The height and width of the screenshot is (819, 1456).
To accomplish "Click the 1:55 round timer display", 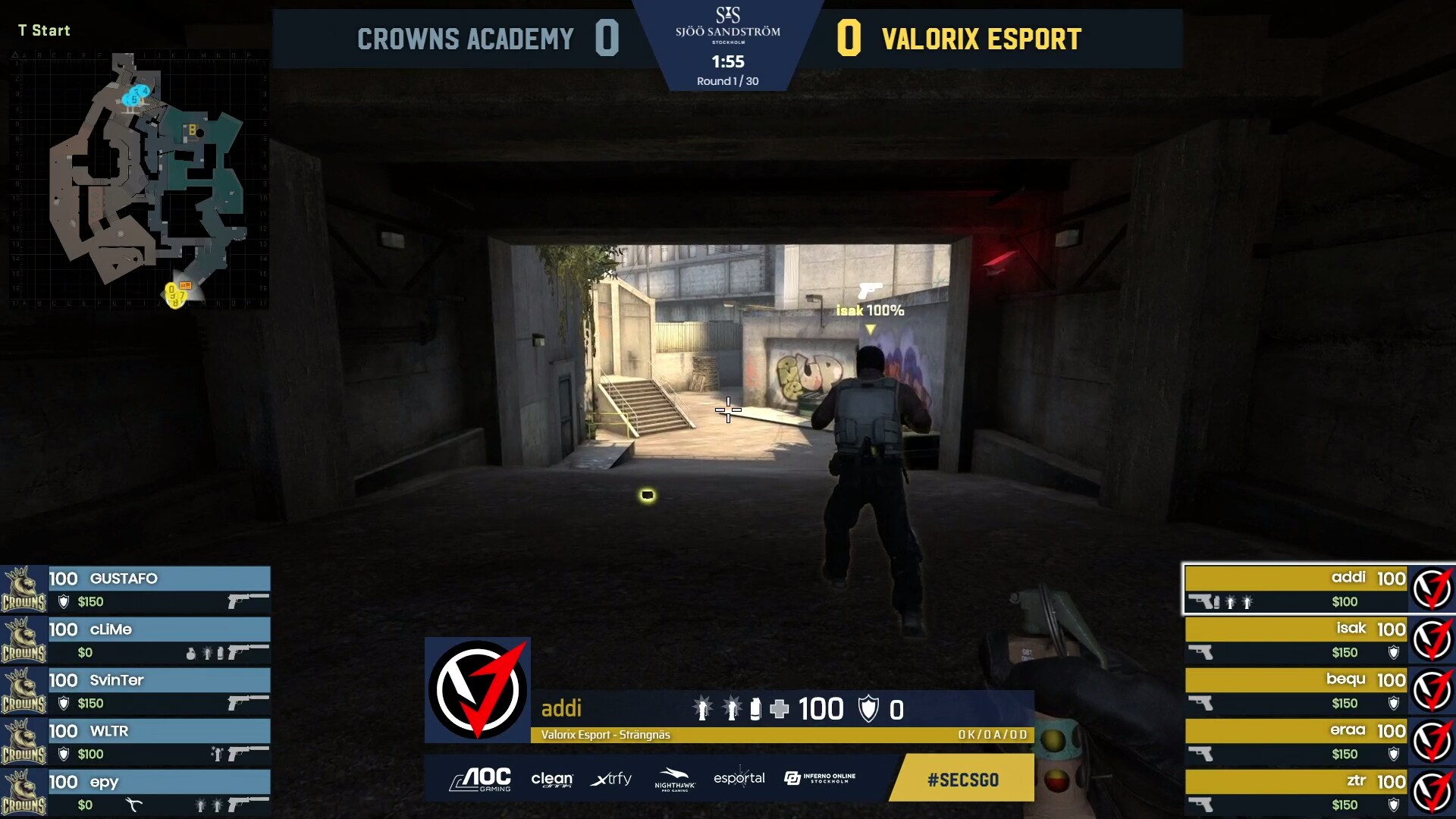I will point(728,62).
